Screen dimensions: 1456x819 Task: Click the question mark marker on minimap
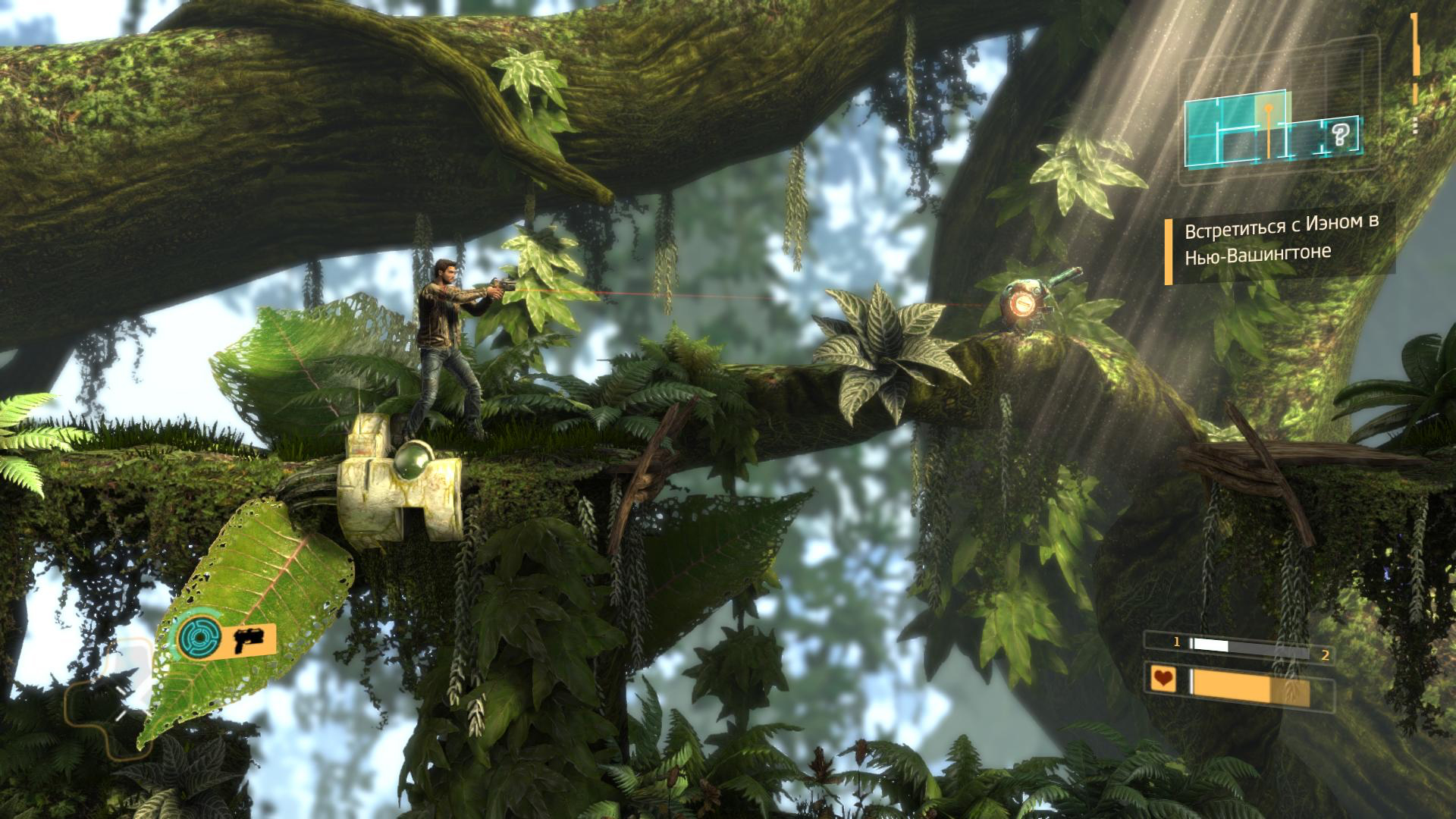click(1340, 136)
